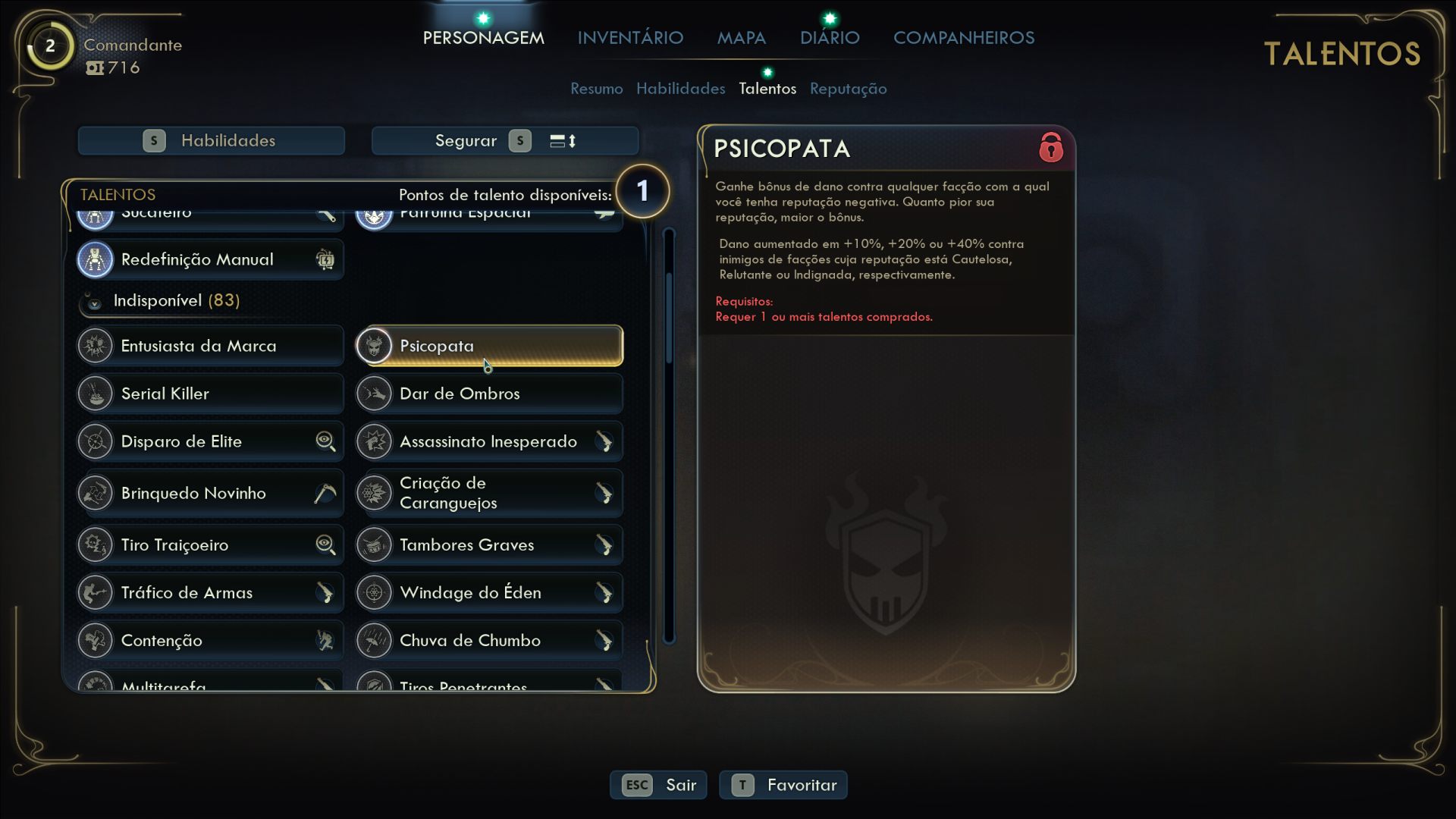
Task: Show the Resumo subtab
Action: (x=596, y=89)
